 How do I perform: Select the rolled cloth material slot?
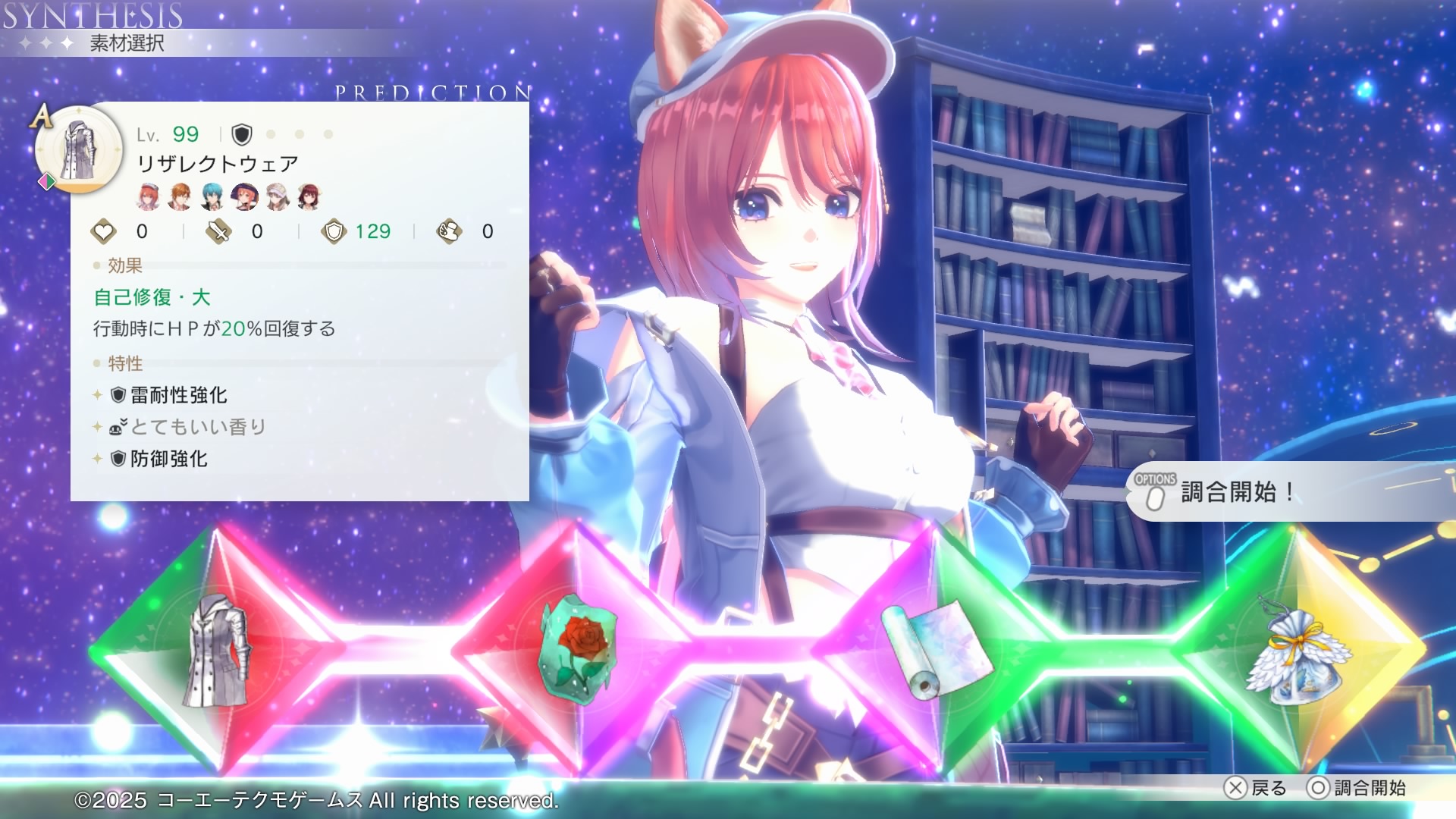click(x=937, y=649)
